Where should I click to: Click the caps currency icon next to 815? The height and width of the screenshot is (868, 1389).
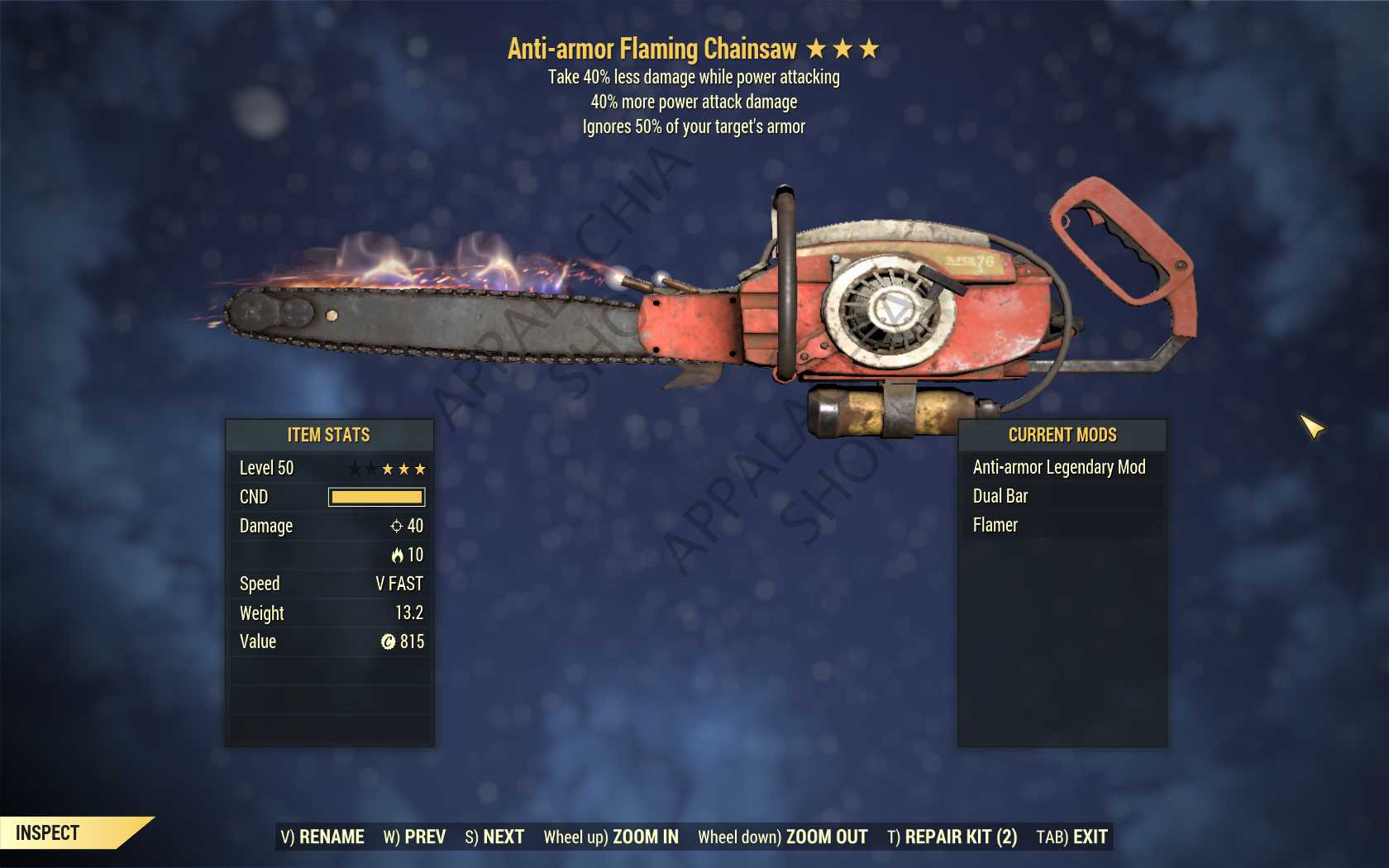click(389, 641)
